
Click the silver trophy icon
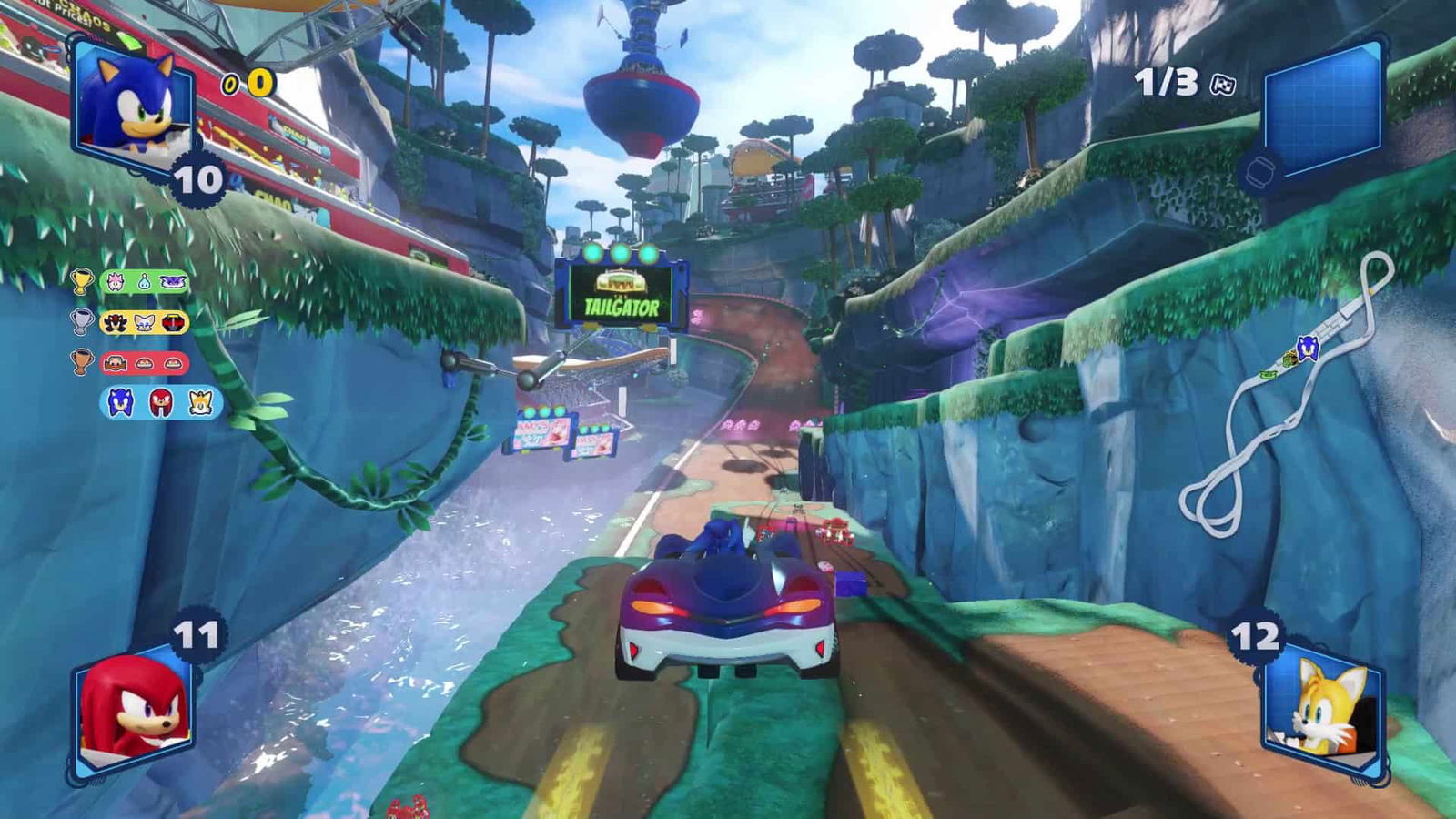coord(80,320)
